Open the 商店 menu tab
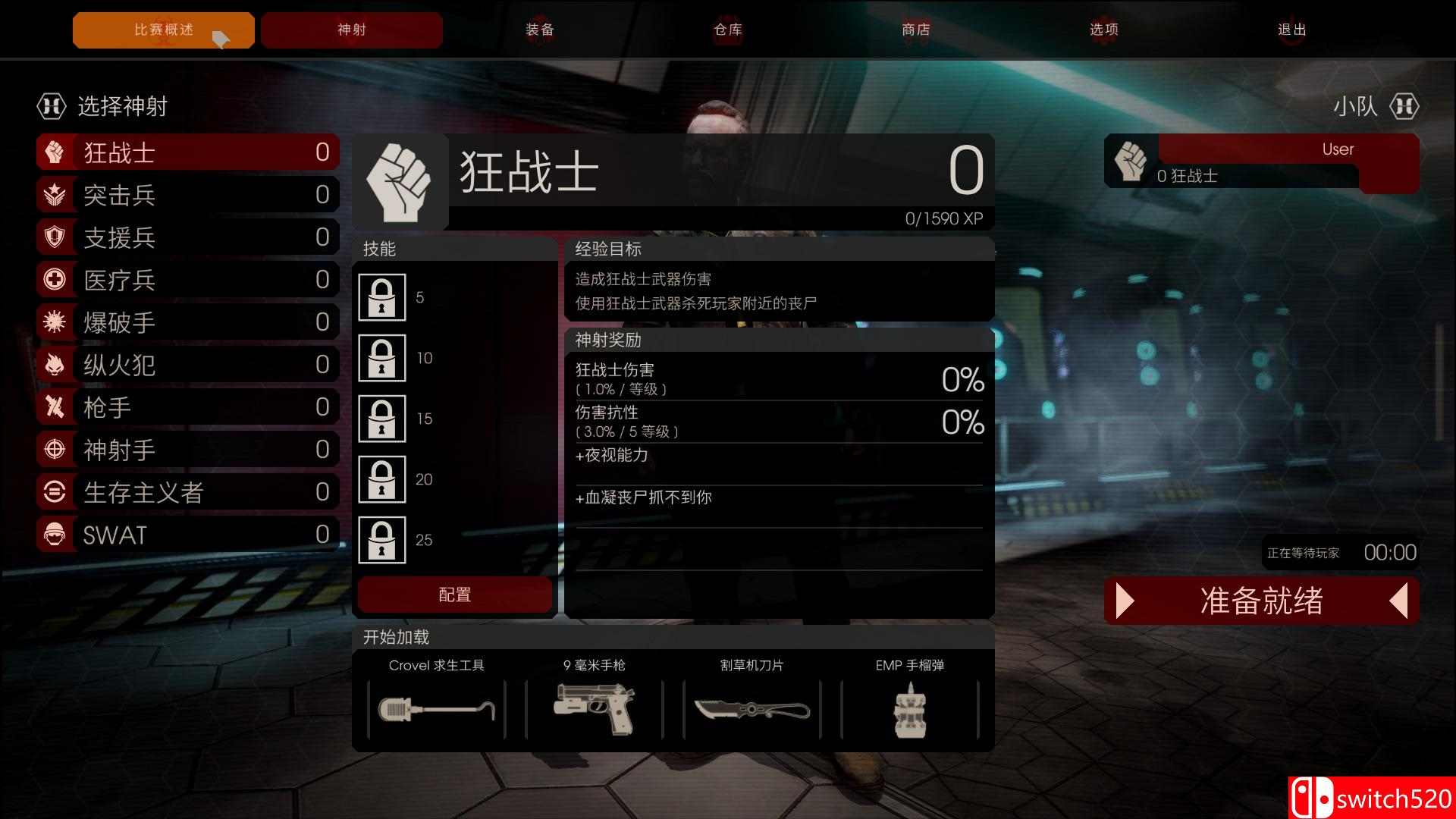Viewport: 1456px width, 819px height. click(x=915, y=30)
